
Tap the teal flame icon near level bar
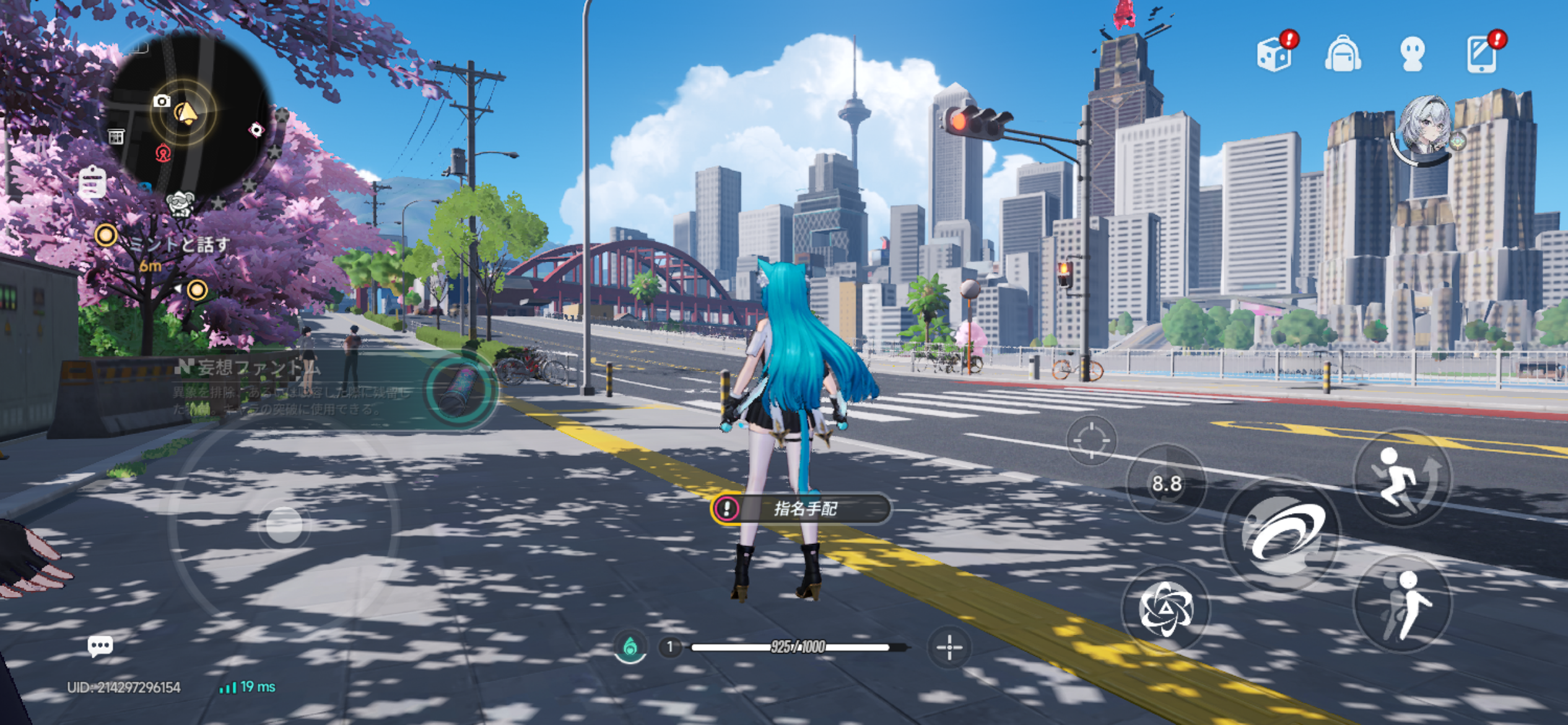pyautogui.click(x=630, y=648)
